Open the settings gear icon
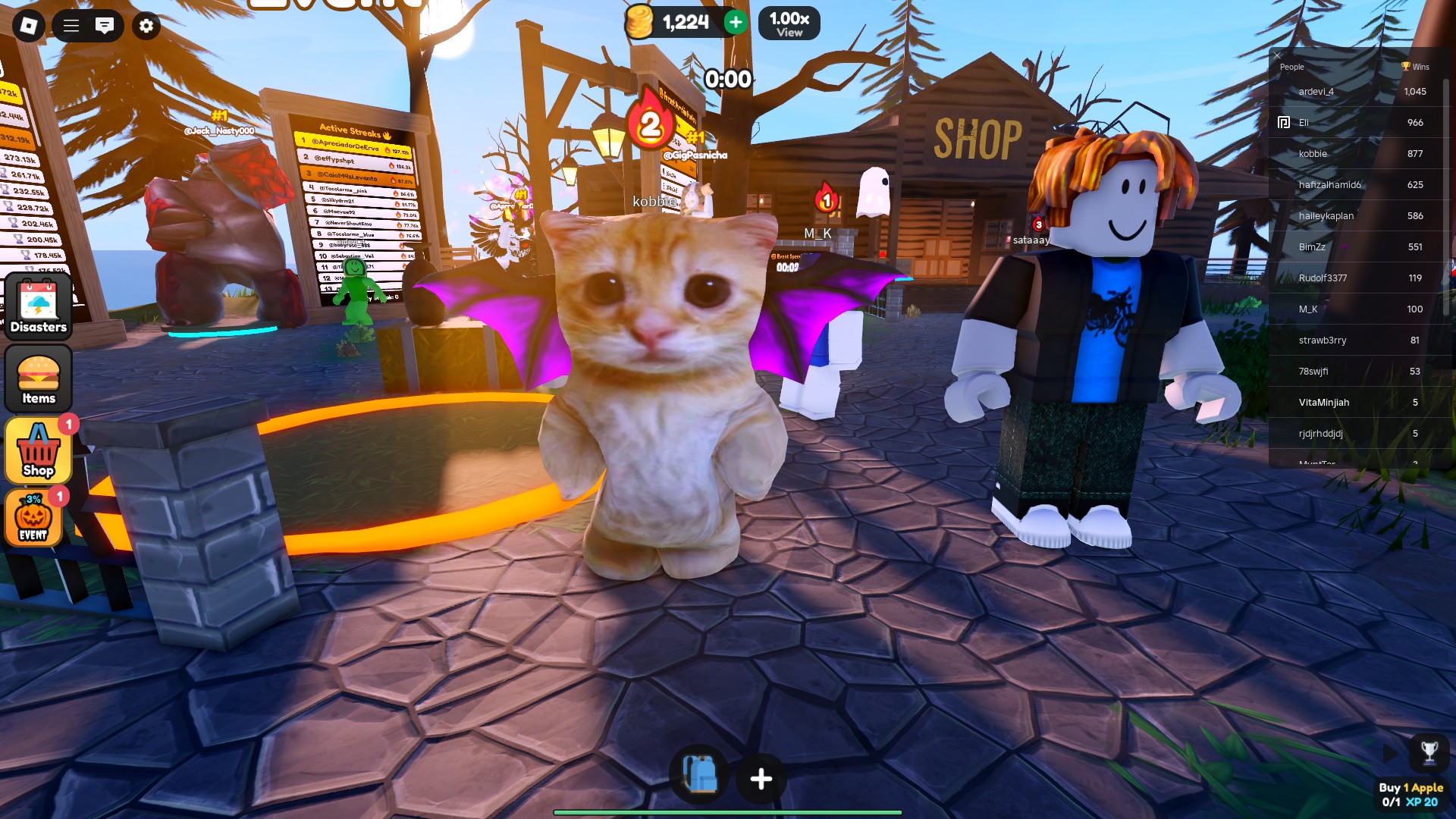The height and width of the screenshot is (819, 1456). coord(146,26)
